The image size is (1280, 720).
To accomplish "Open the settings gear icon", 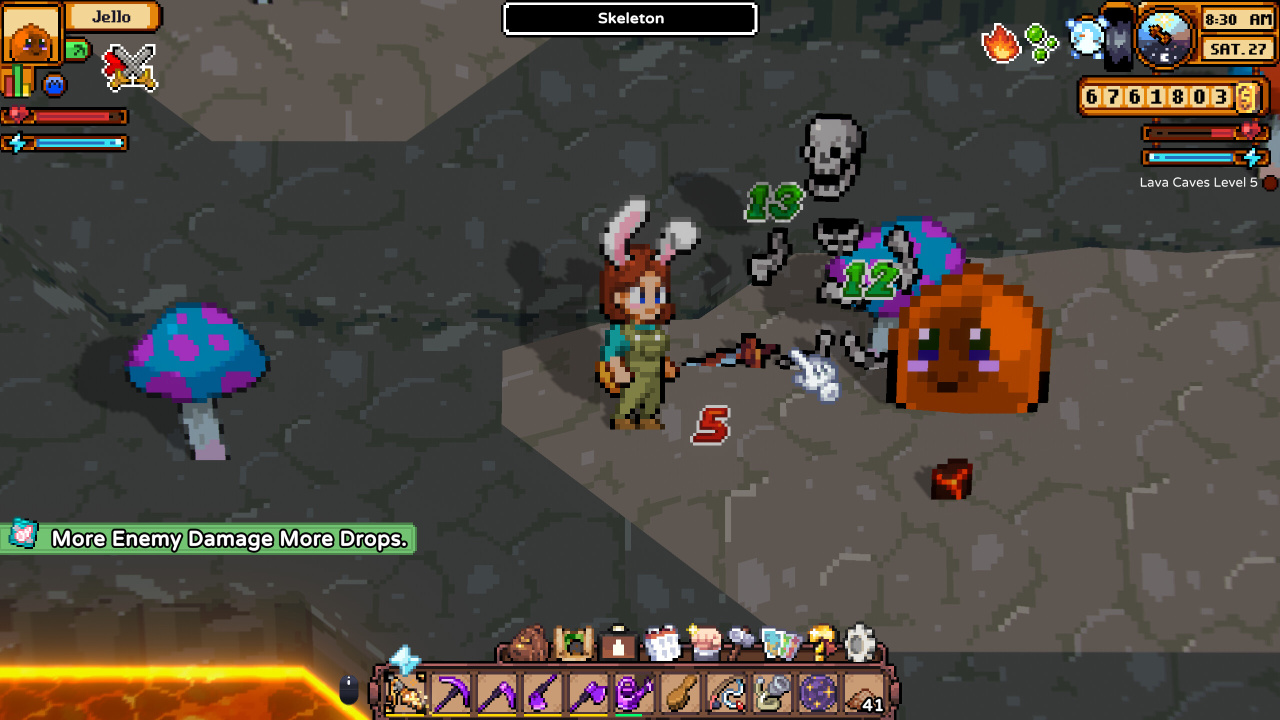I will (x=860, y=644).
